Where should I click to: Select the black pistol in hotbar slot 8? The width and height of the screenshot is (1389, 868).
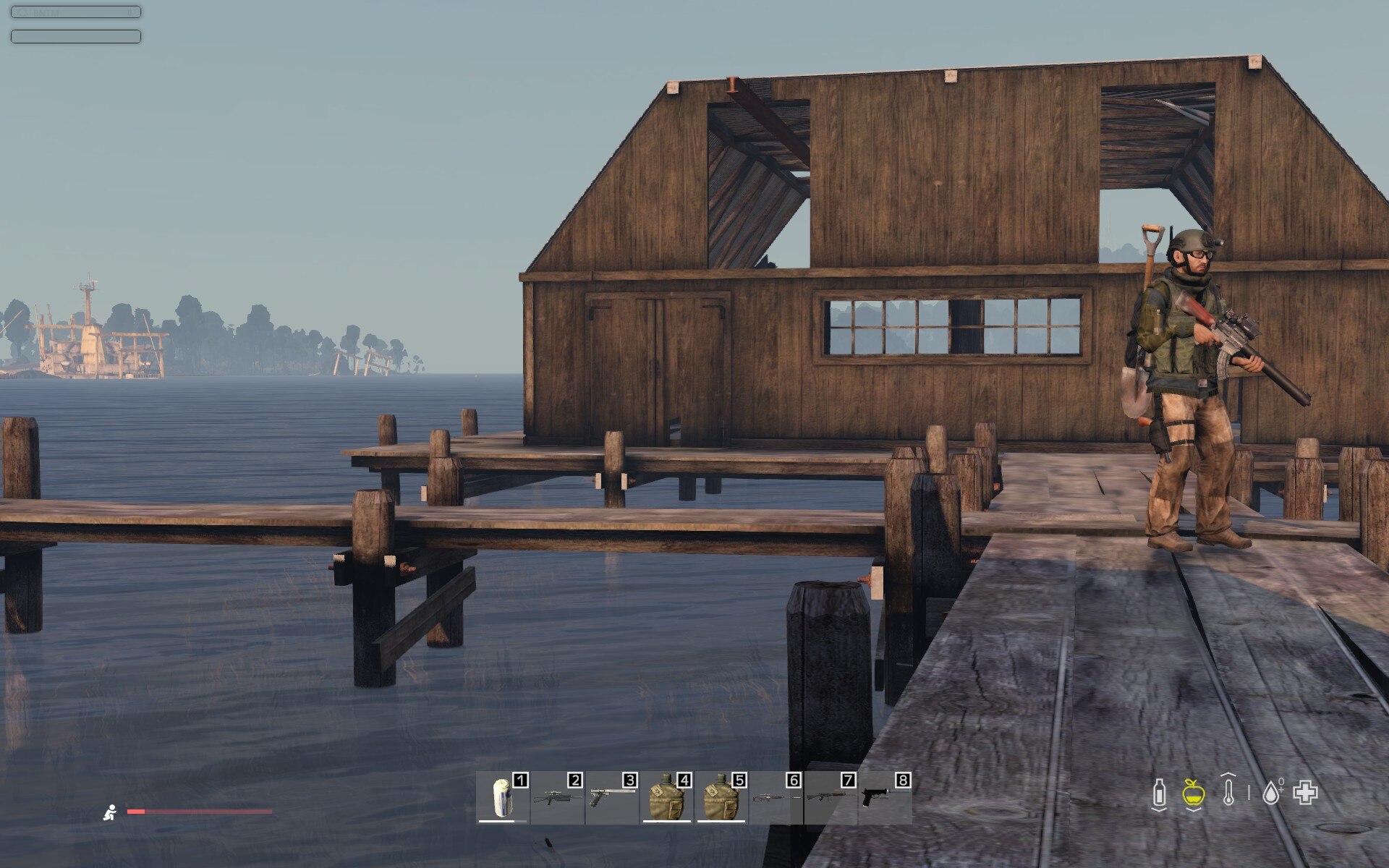(885, 798)
